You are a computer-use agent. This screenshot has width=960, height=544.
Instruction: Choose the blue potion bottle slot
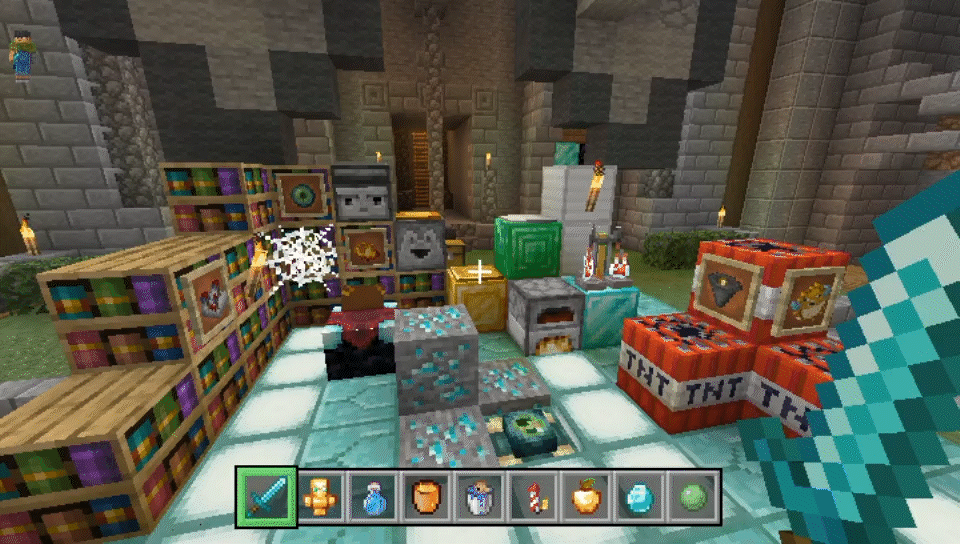tap(372, 496)
